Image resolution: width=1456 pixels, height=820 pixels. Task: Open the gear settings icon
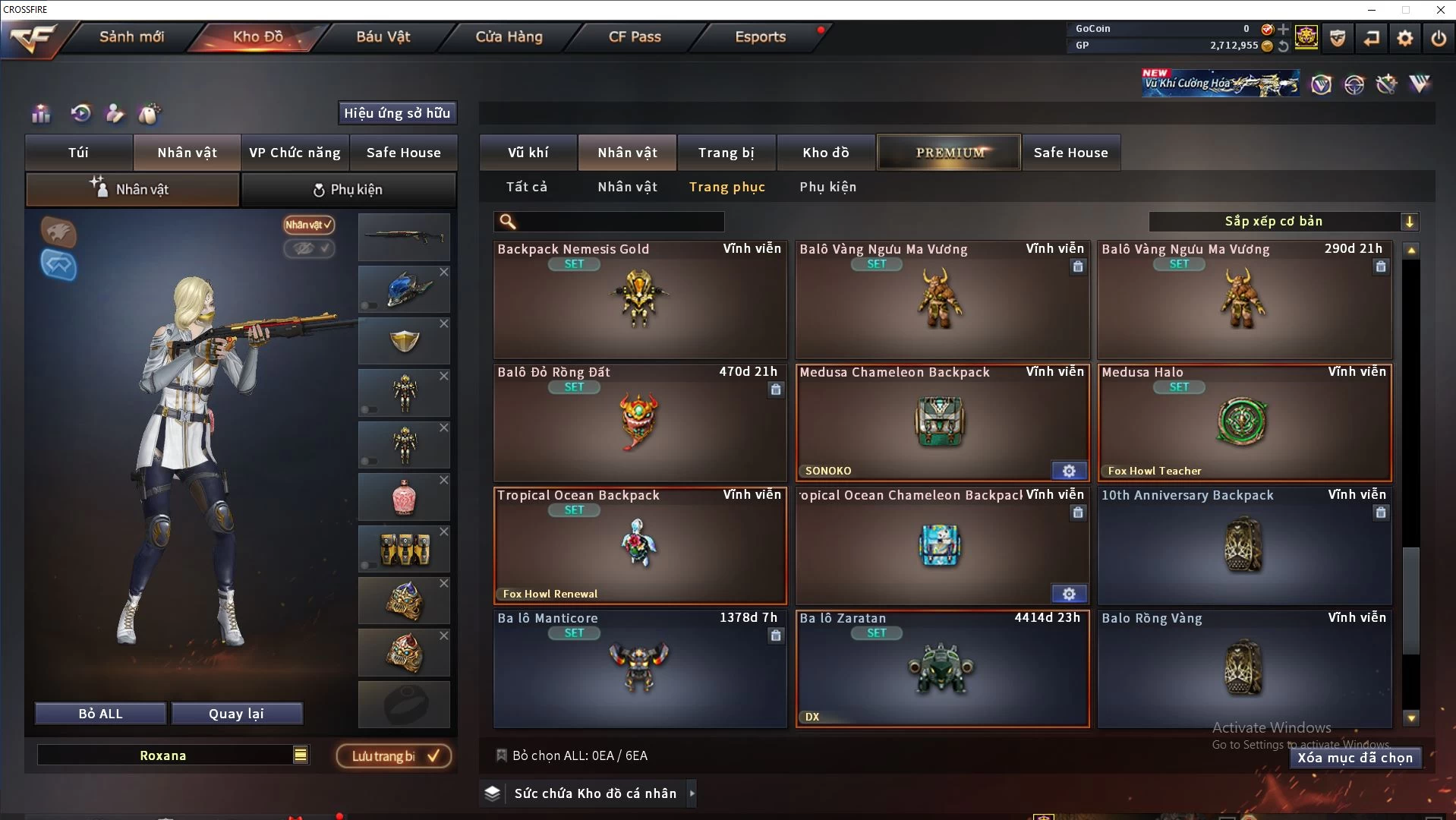tap(1405, 38)
